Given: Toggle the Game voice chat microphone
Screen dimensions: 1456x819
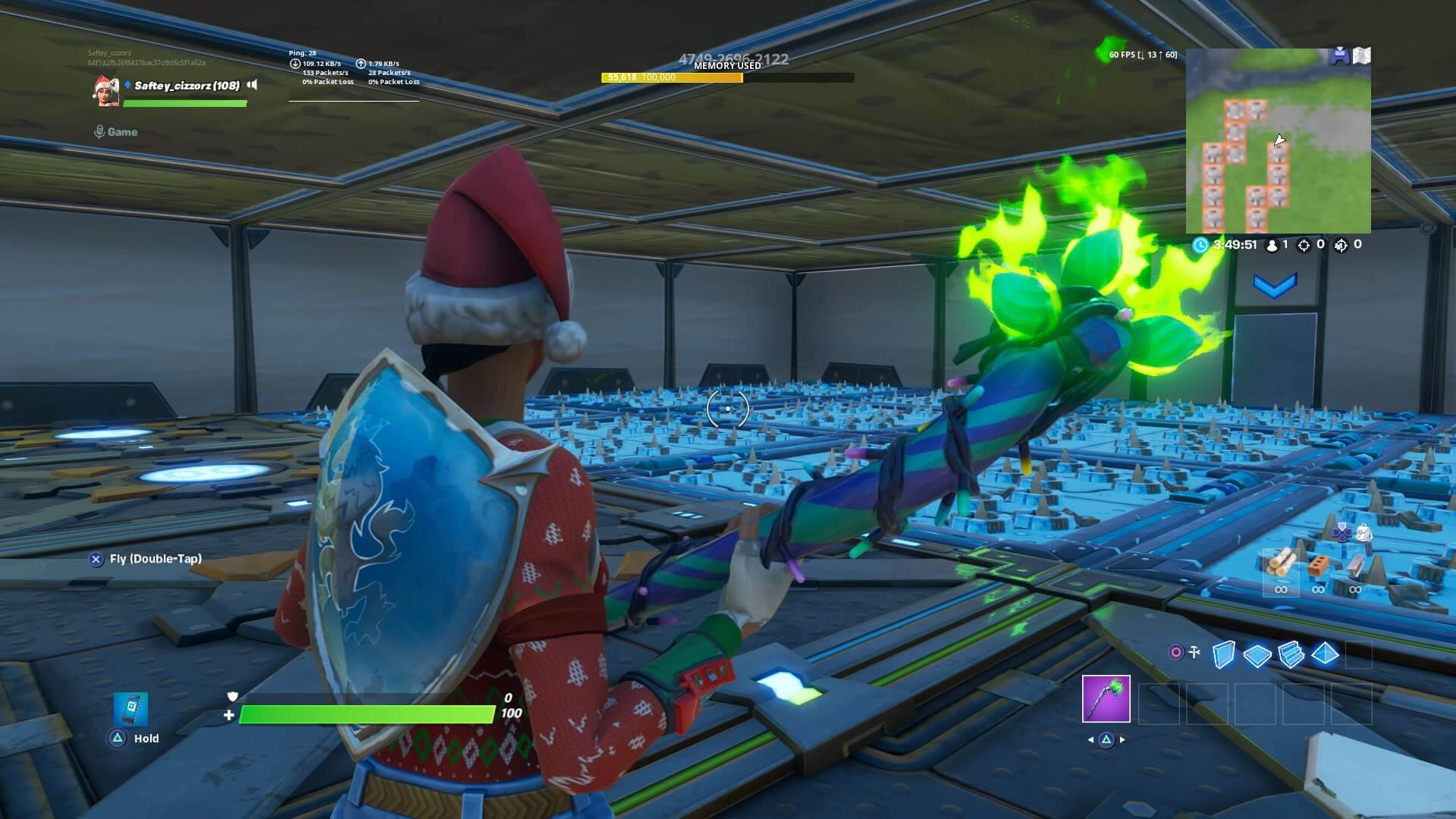Looking at the screenshot, I should click(x=99, y=131).
